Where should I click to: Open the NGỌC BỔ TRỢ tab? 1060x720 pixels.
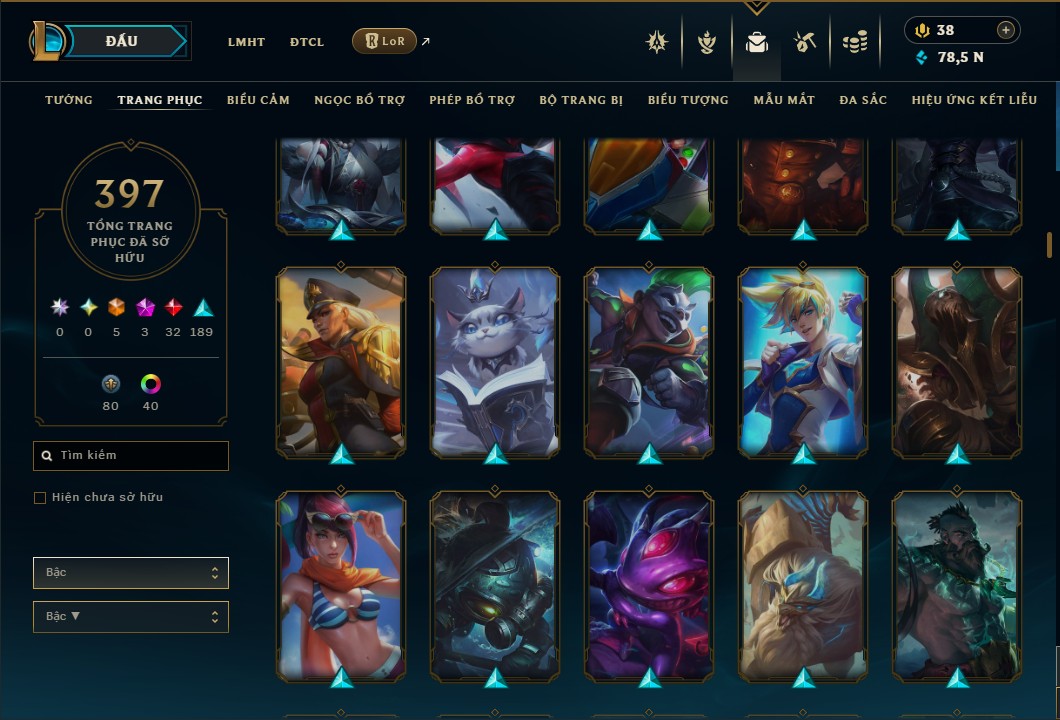[x=360, y=100]
